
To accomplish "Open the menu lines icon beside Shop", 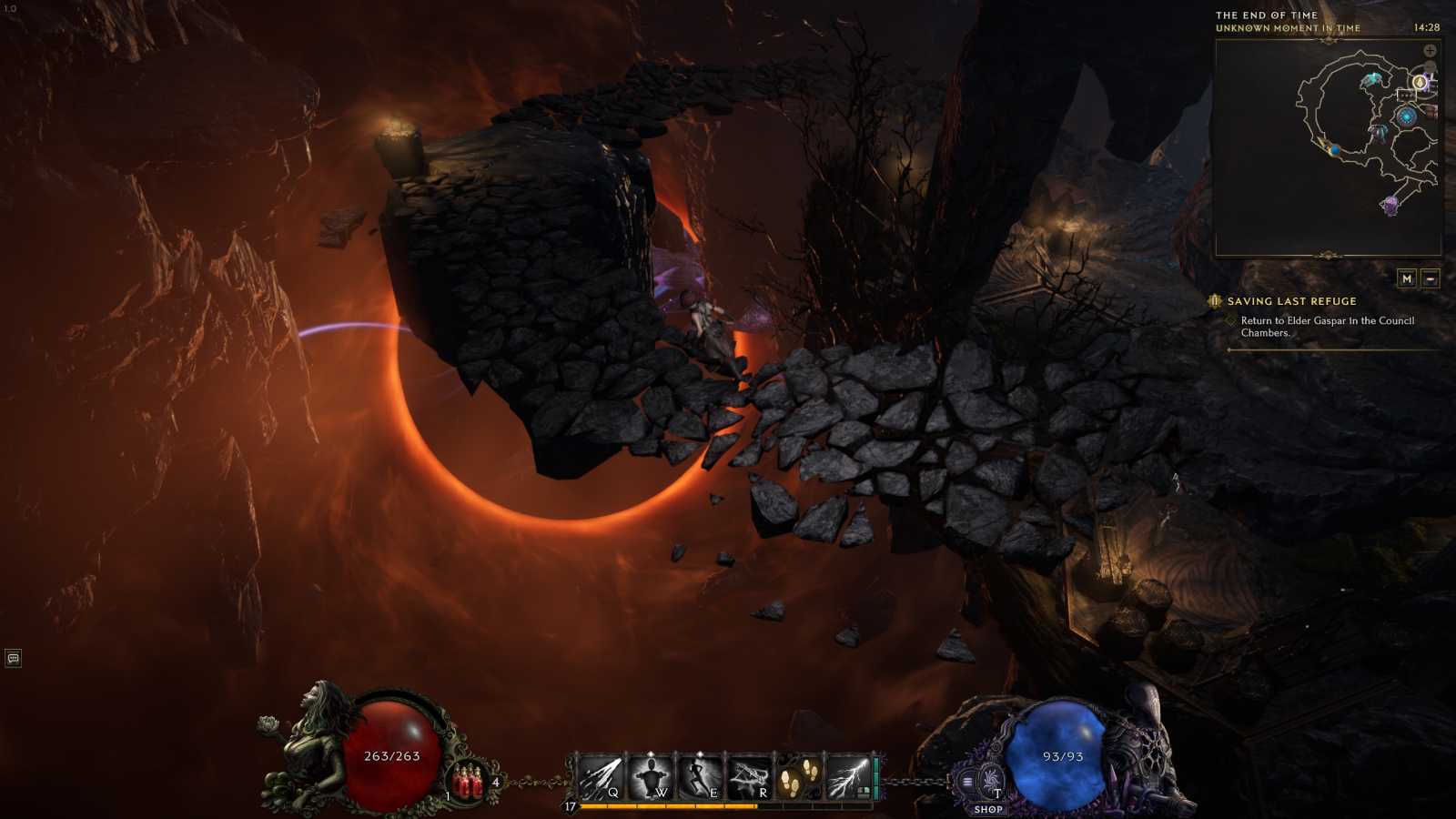I will [966, 781].
